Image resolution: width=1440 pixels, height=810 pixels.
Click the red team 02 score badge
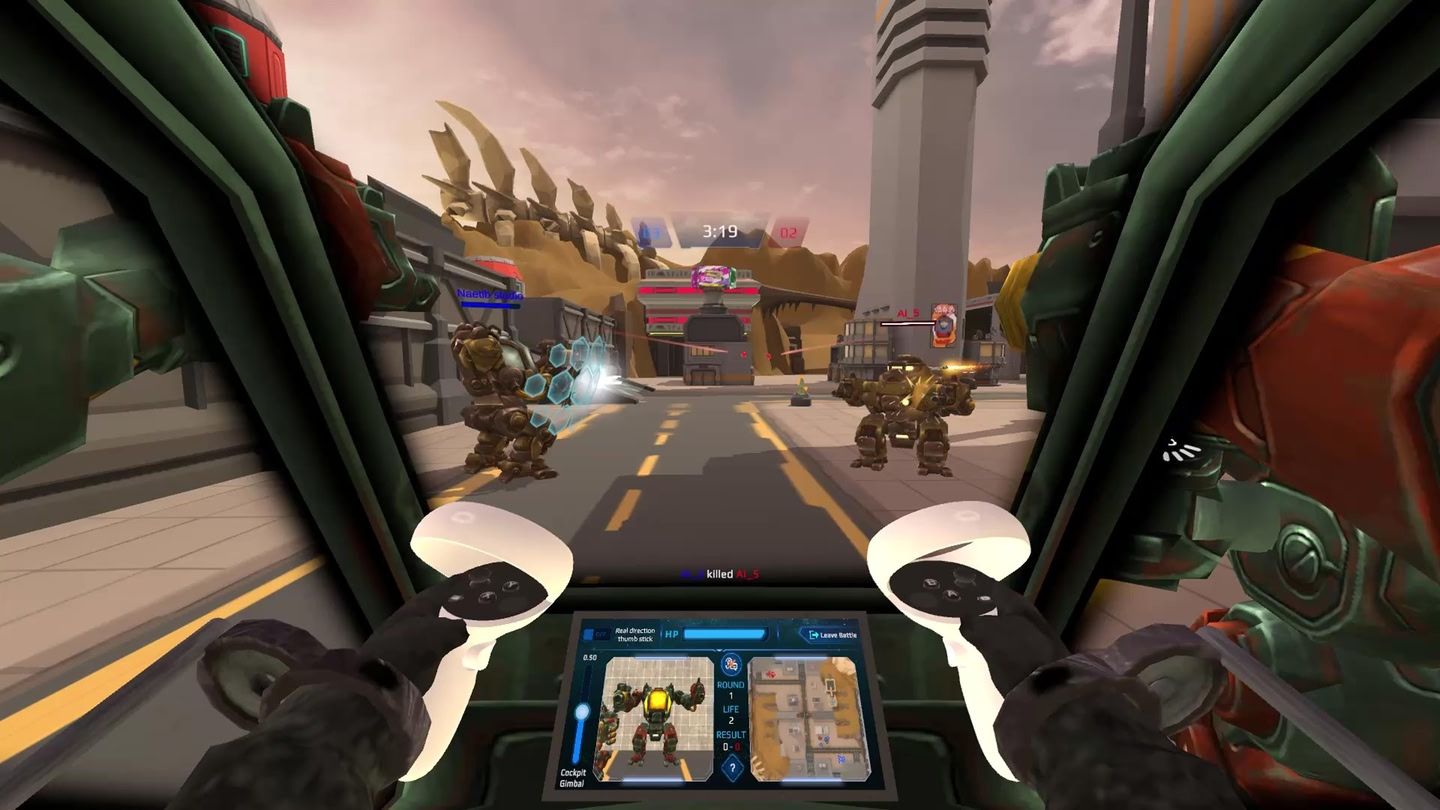[790, 230]
